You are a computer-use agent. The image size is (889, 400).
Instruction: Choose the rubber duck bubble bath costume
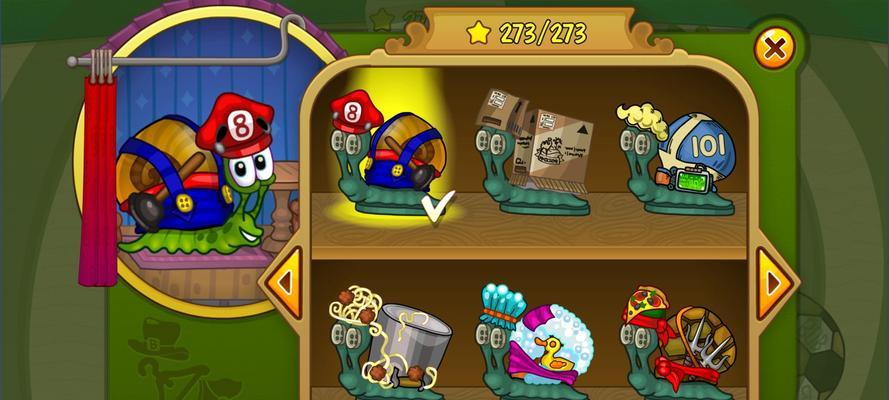click(534, 340)
